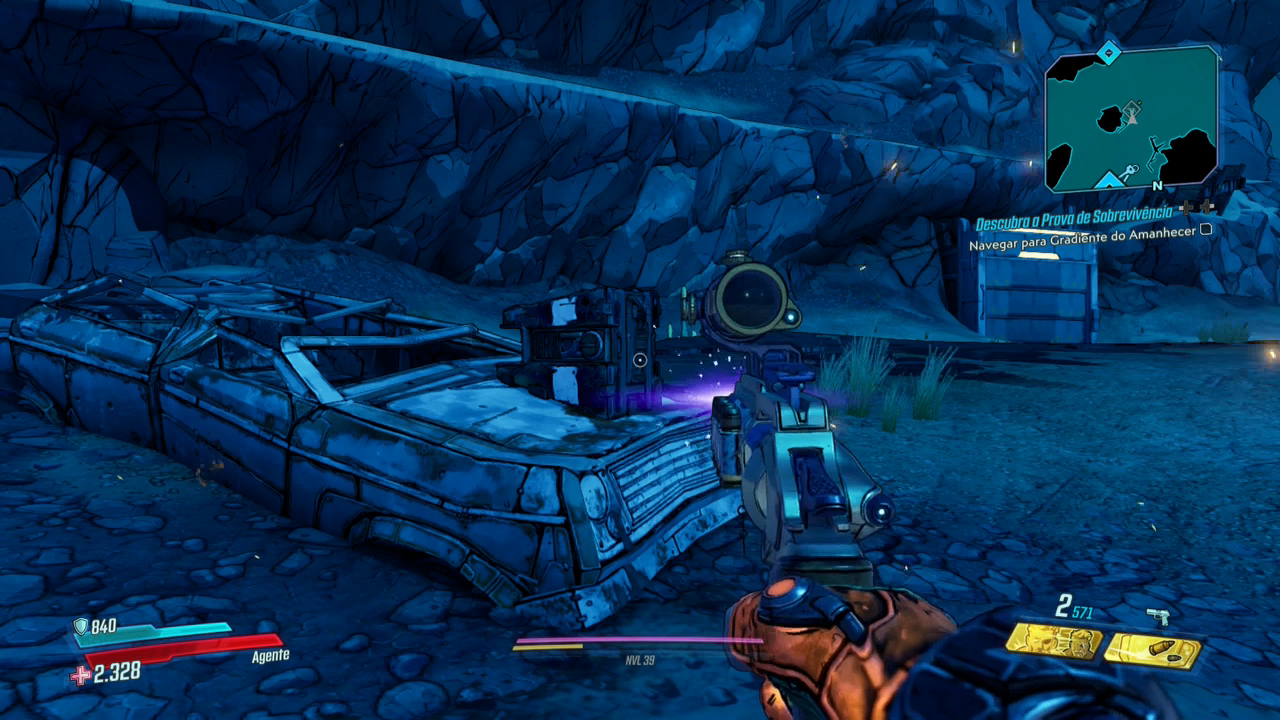
Task: Click the red health cross icon
Action: coord(80,675)
